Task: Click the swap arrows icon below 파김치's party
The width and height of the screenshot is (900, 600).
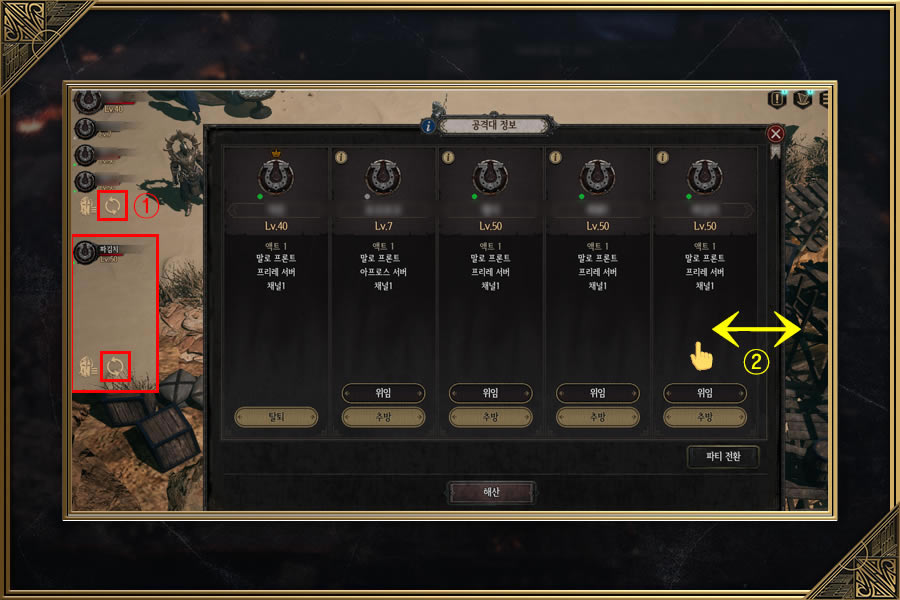Action: (x=117, y=367)
